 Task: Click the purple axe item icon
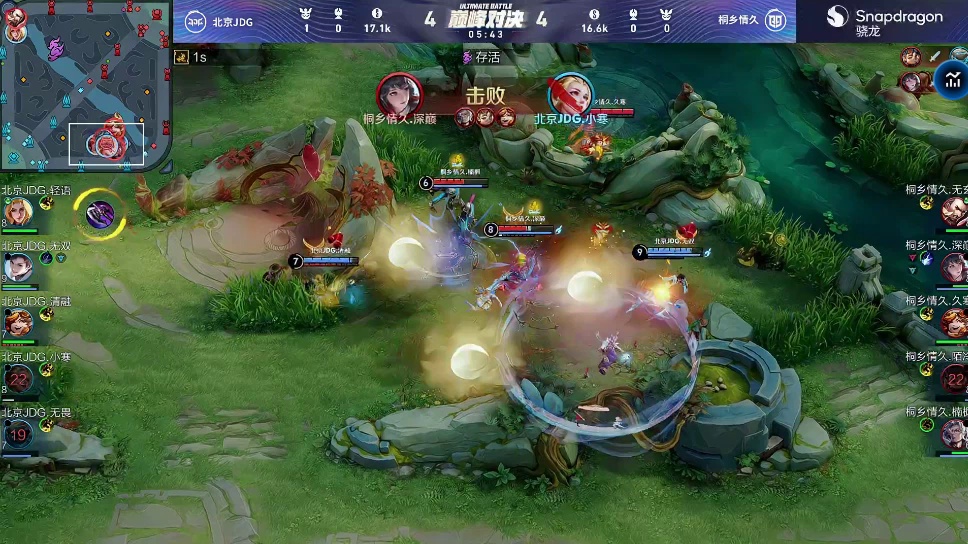99,212
